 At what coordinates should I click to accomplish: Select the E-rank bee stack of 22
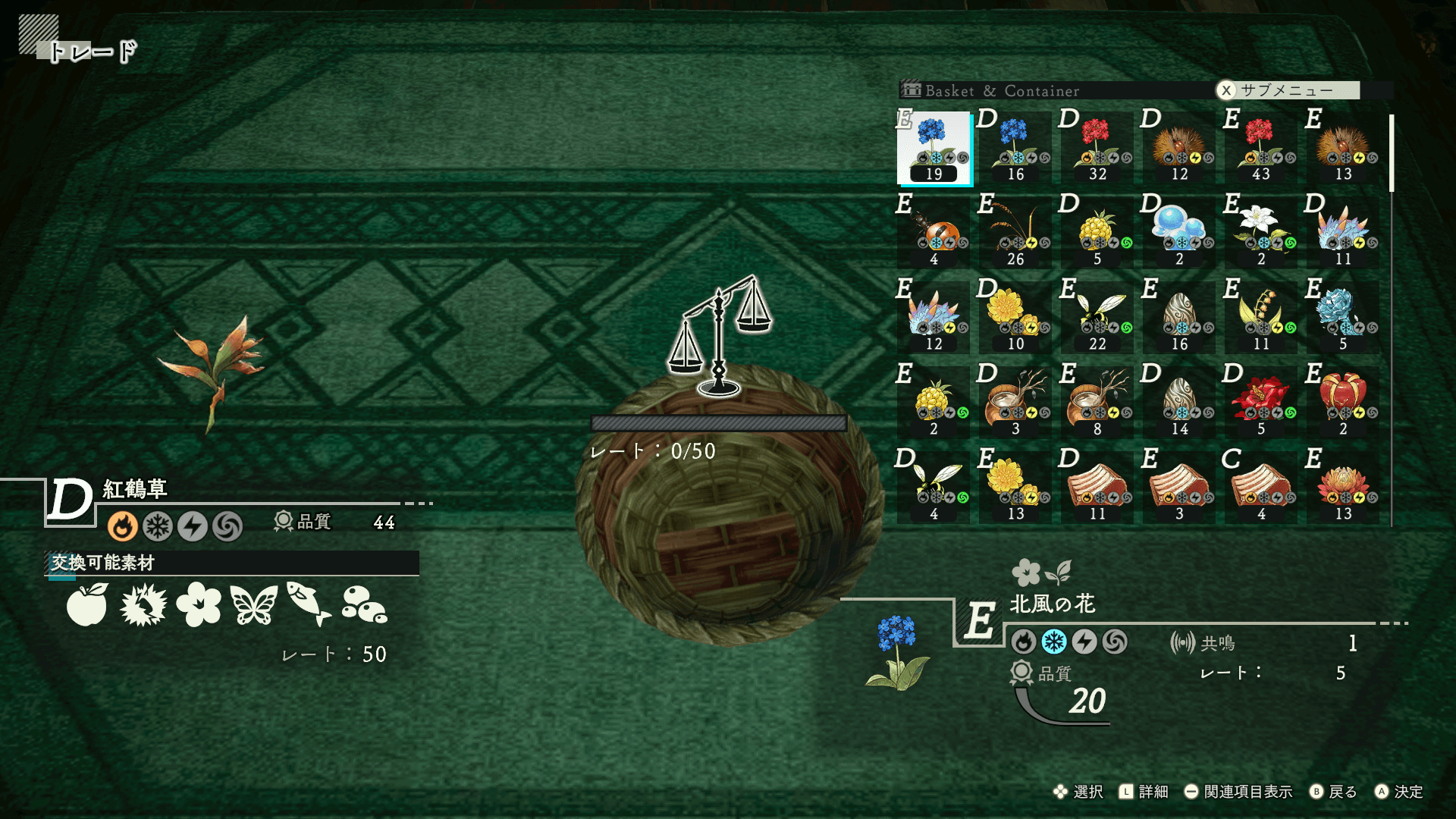pos(1097,318)
